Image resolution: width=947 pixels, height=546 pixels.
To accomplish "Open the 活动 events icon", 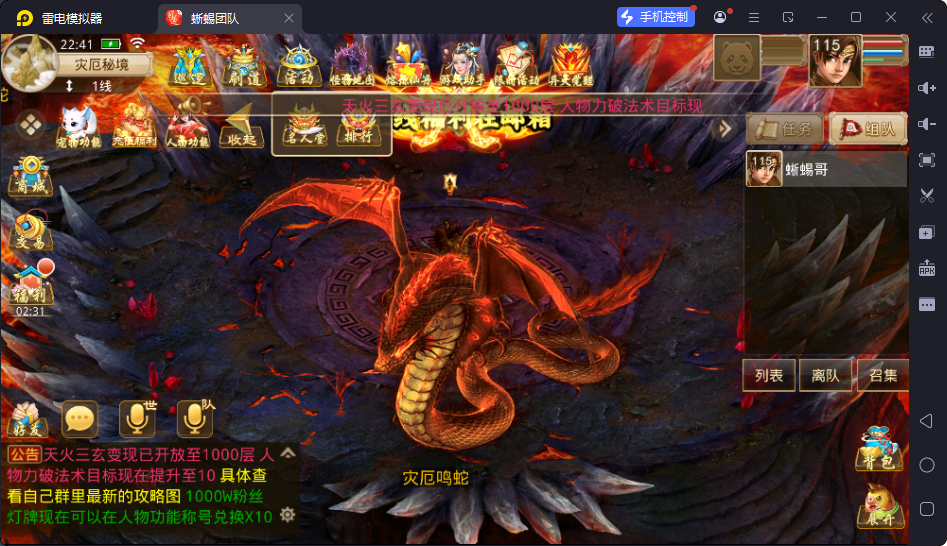I will 299,64.
